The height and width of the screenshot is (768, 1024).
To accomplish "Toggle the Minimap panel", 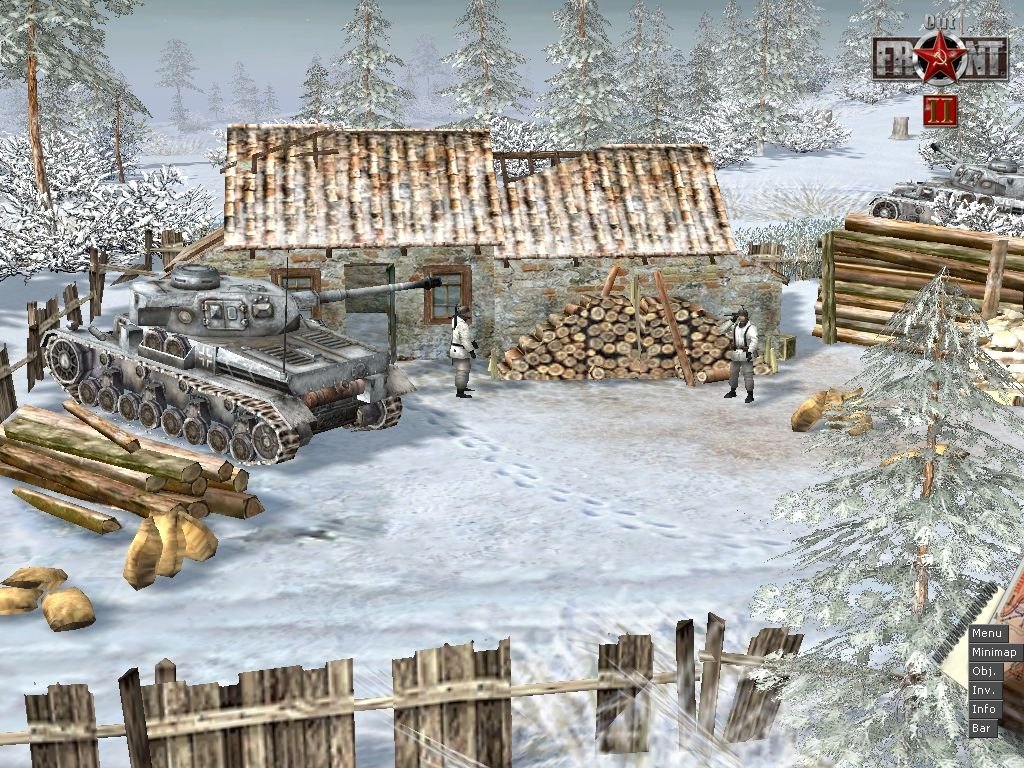I will tap(994, 652).
